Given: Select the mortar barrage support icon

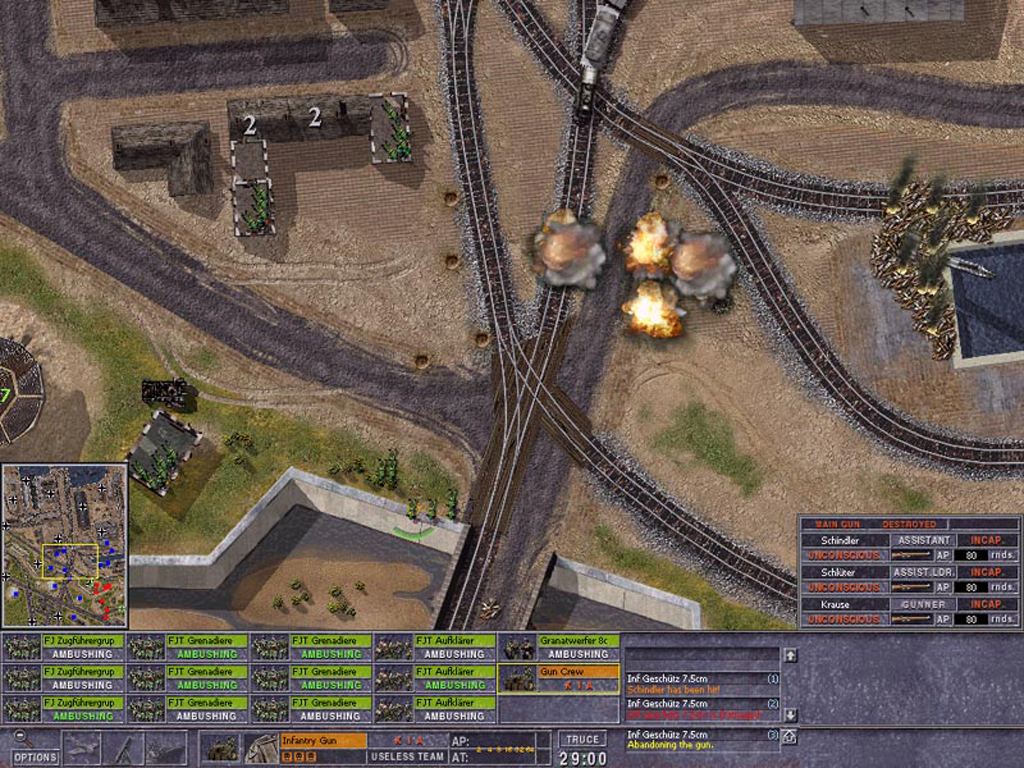Looking at the screenshot, I should 124,748.
